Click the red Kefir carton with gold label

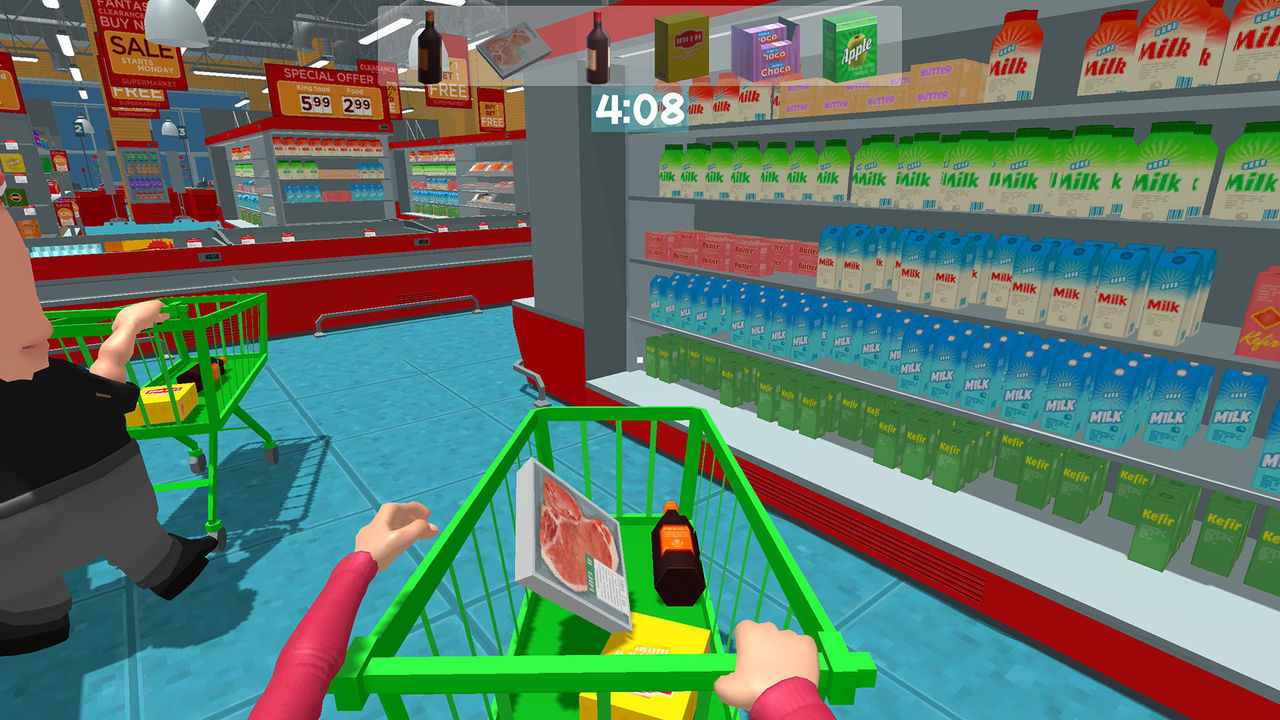1262,330
